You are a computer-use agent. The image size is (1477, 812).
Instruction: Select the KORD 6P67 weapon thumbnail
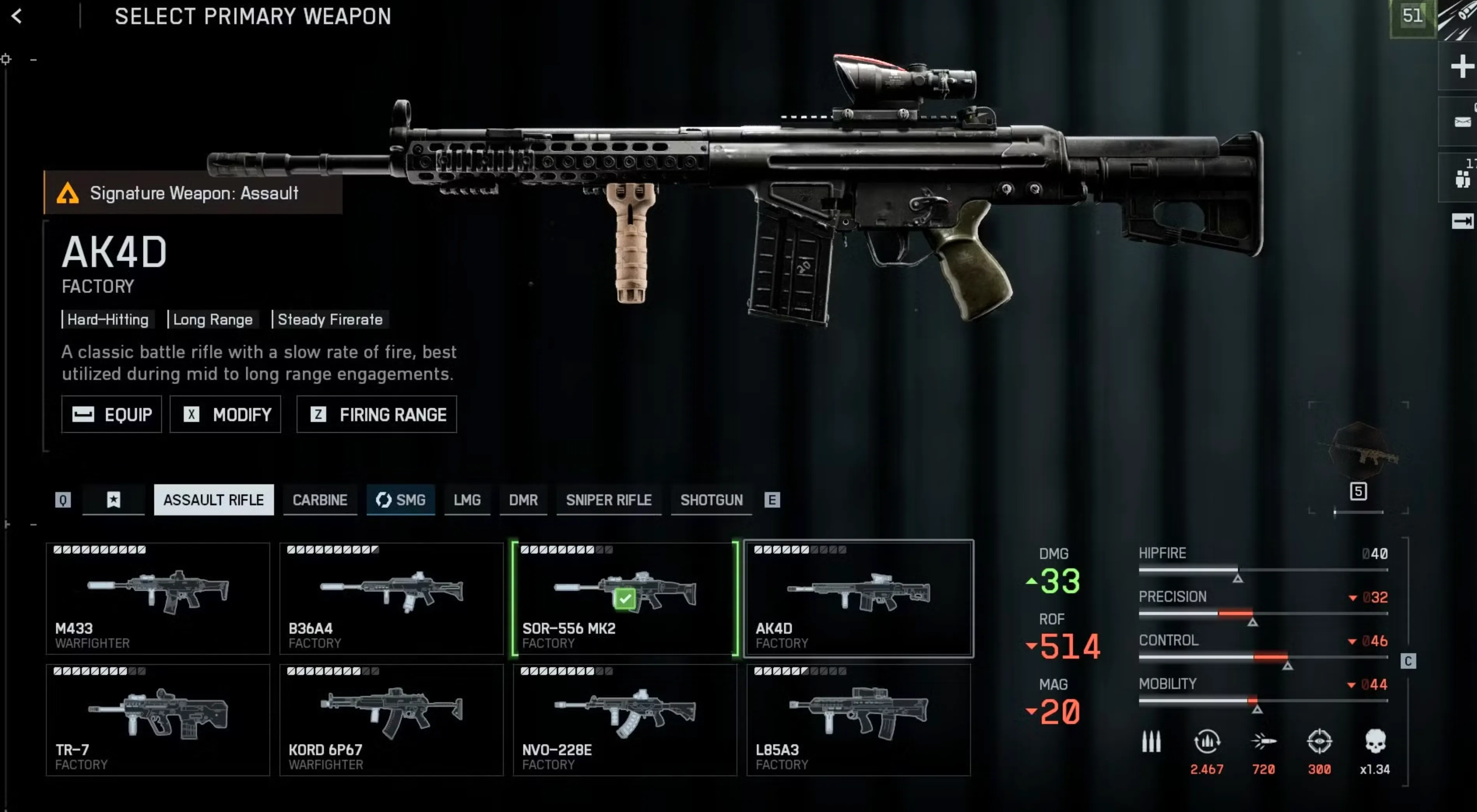392,717
